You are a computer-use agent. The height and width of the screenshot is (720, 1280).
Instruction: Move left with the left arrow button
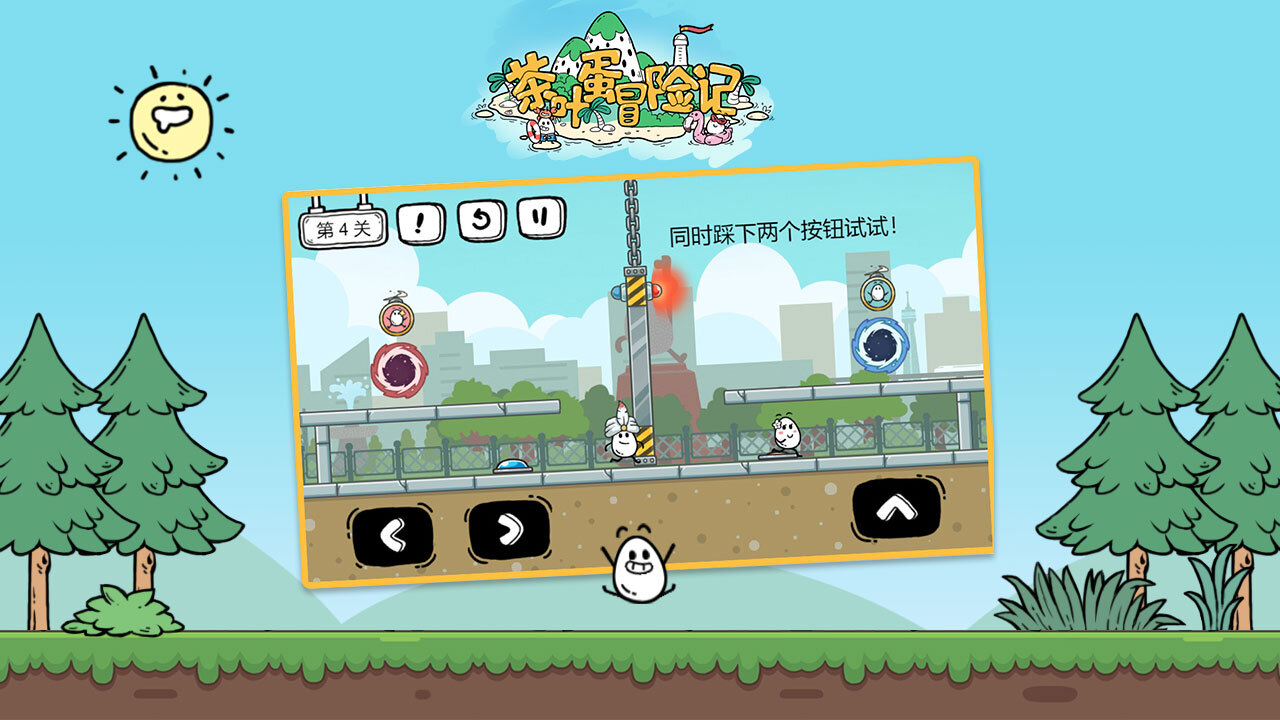tap(392, 537)
